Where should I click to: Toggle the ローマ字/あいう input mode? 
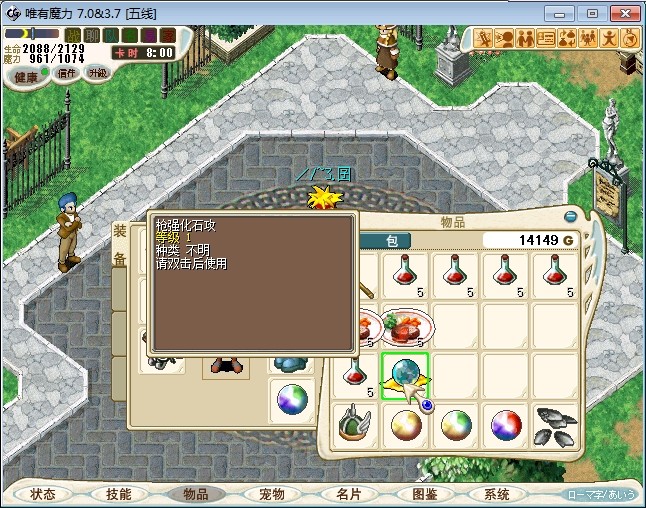[x=601, y=494]
